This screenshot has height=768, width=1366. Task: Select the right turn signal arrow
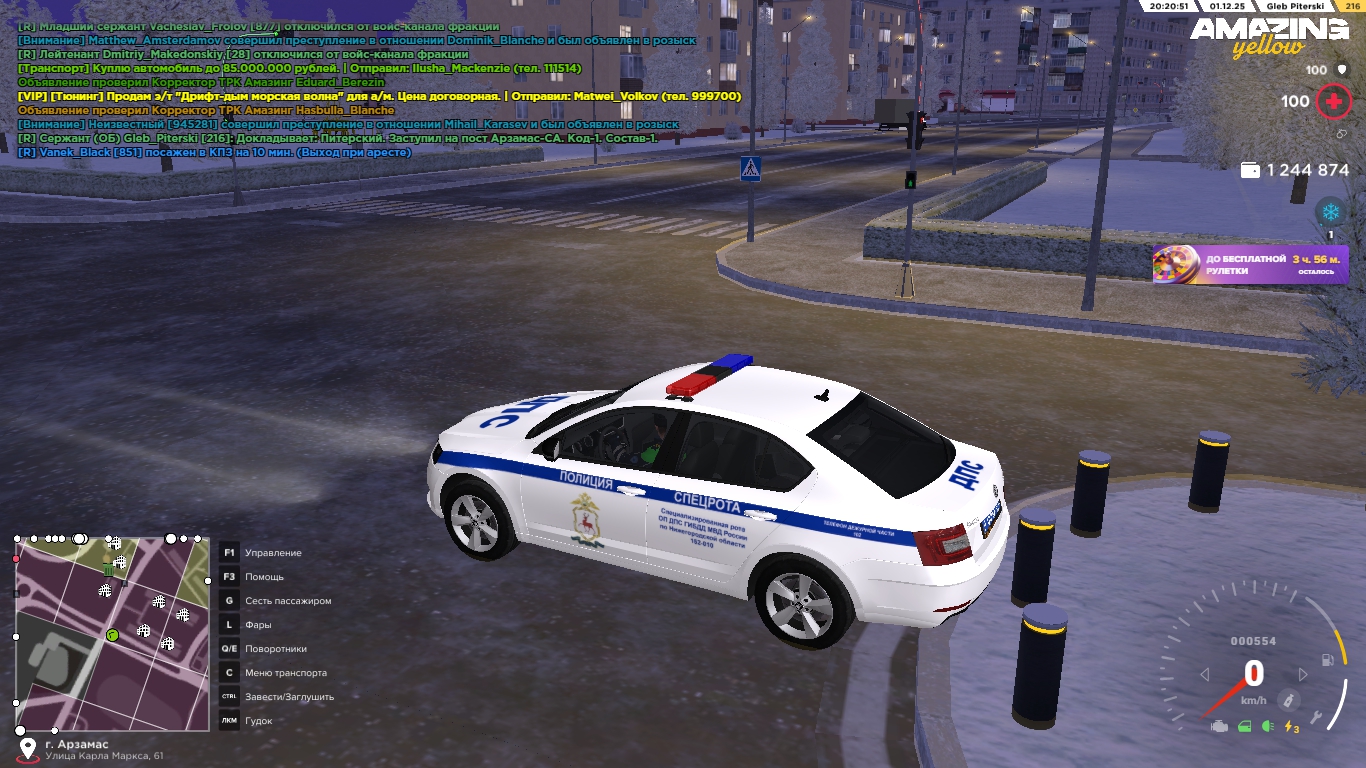1303,675
